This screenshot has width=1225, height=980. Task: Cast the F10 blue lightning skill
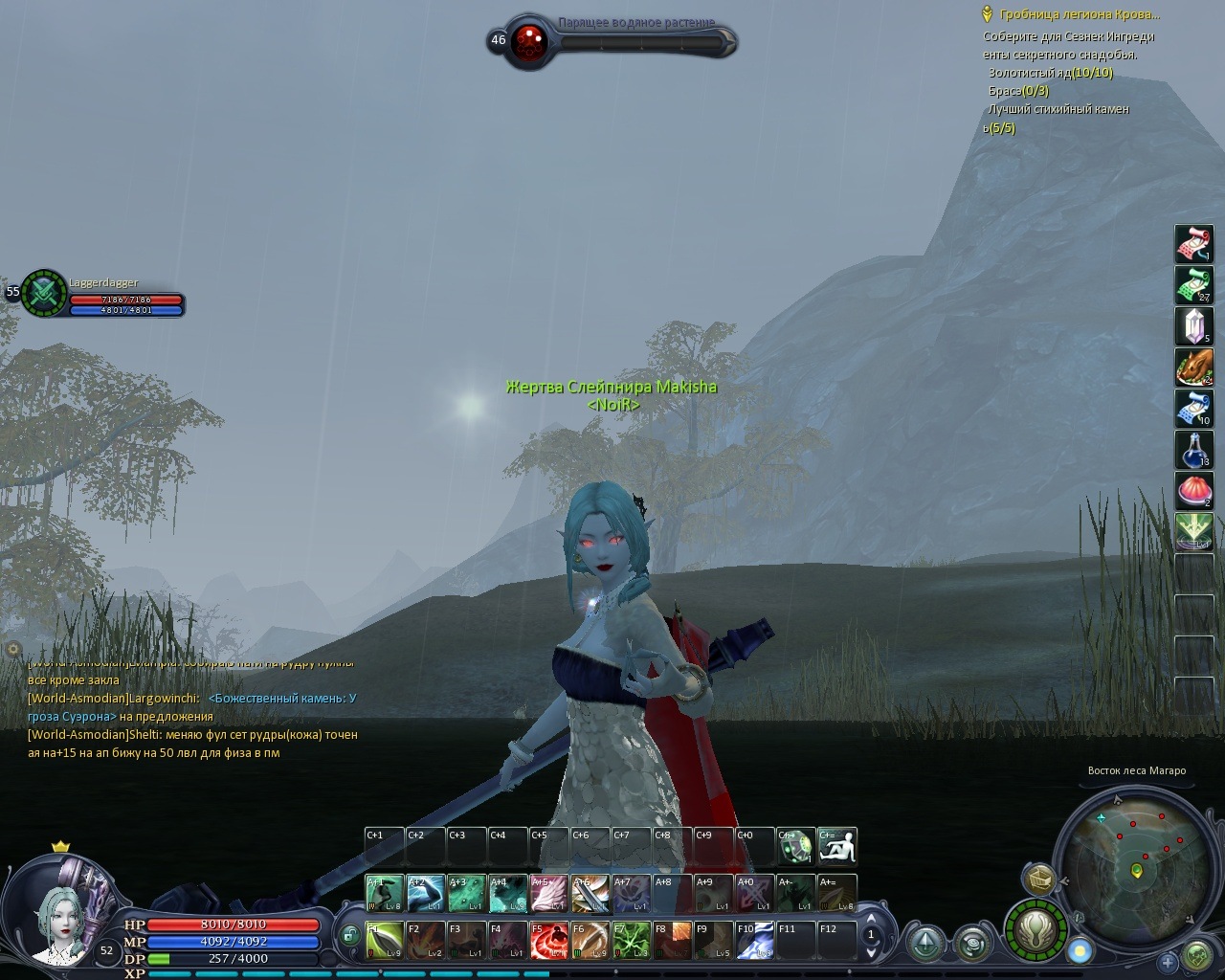click(x=755, y=941)
